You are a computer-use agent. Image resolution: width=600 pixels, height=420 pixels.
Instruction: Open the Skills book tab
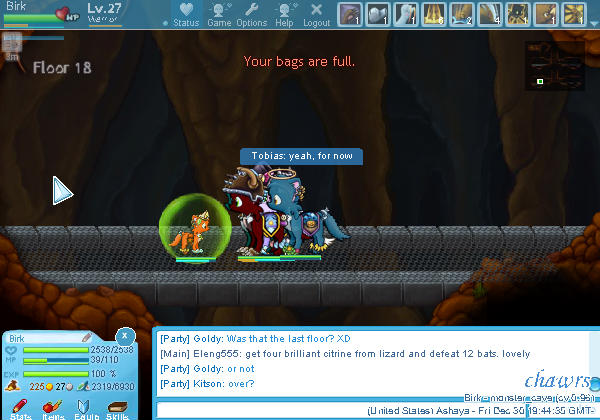[x=118, y=408]
